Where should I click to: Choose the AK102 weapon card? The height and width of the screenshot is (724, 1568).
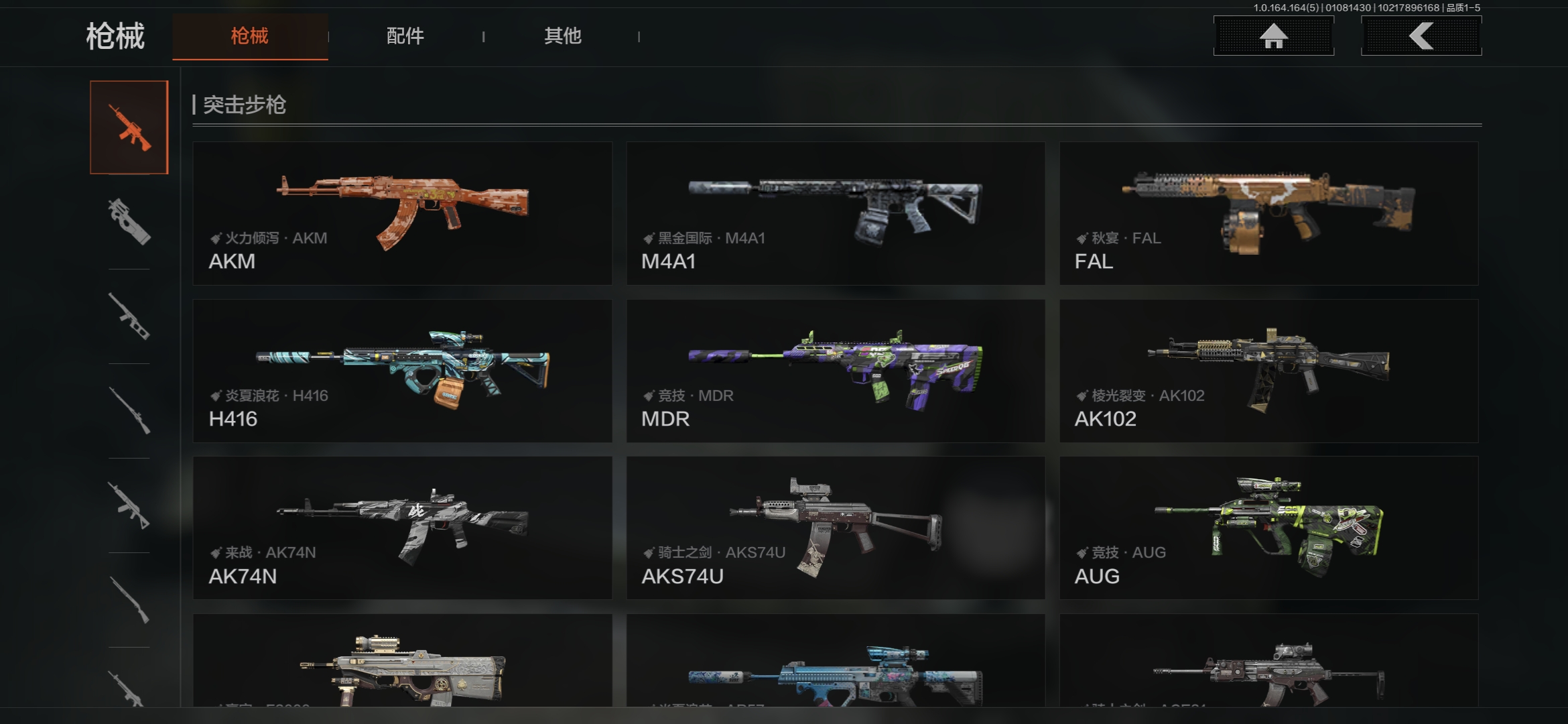(1268, 371)
